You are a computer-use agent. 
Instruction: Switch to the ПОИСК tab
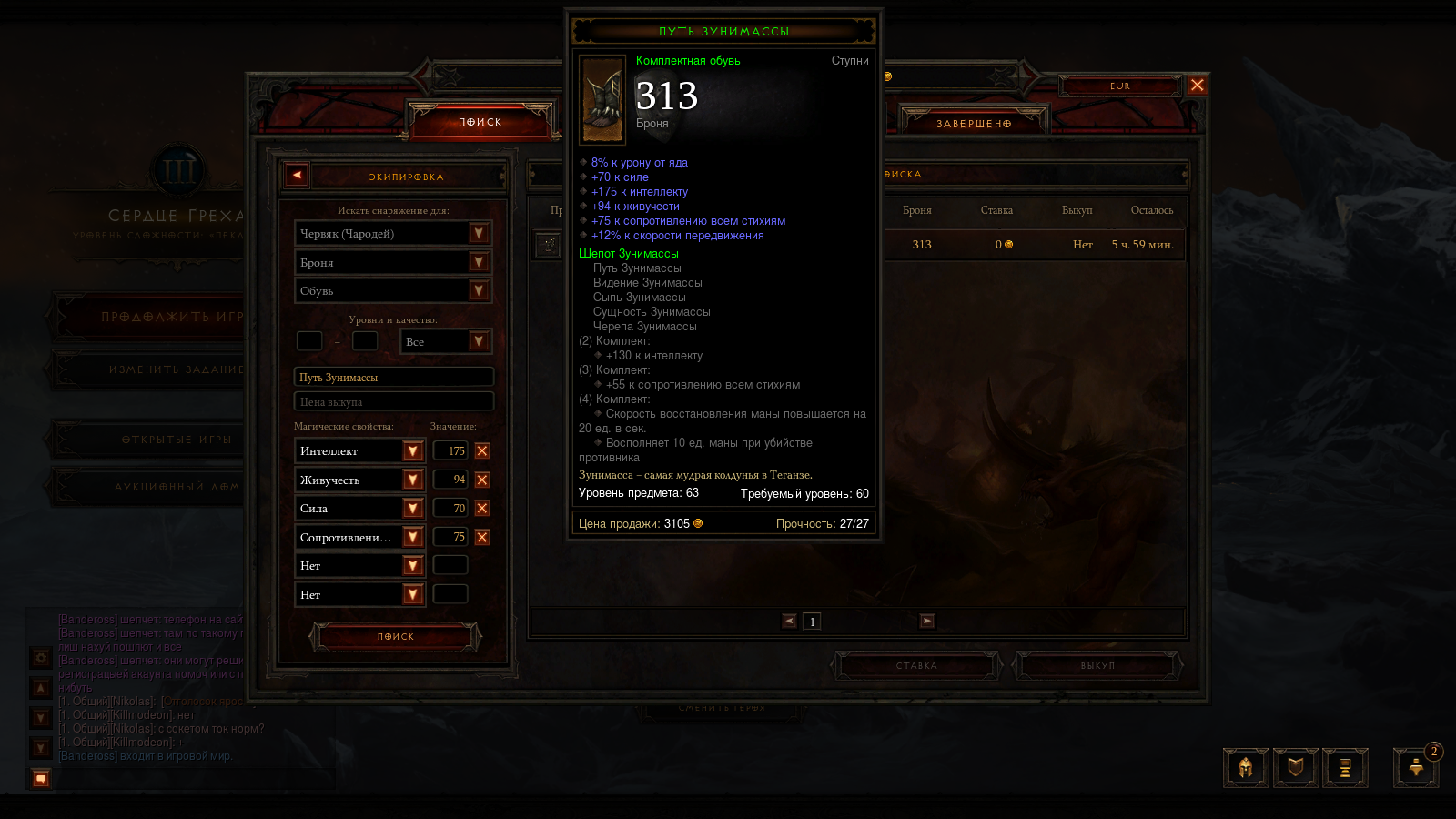click(480, 122)
